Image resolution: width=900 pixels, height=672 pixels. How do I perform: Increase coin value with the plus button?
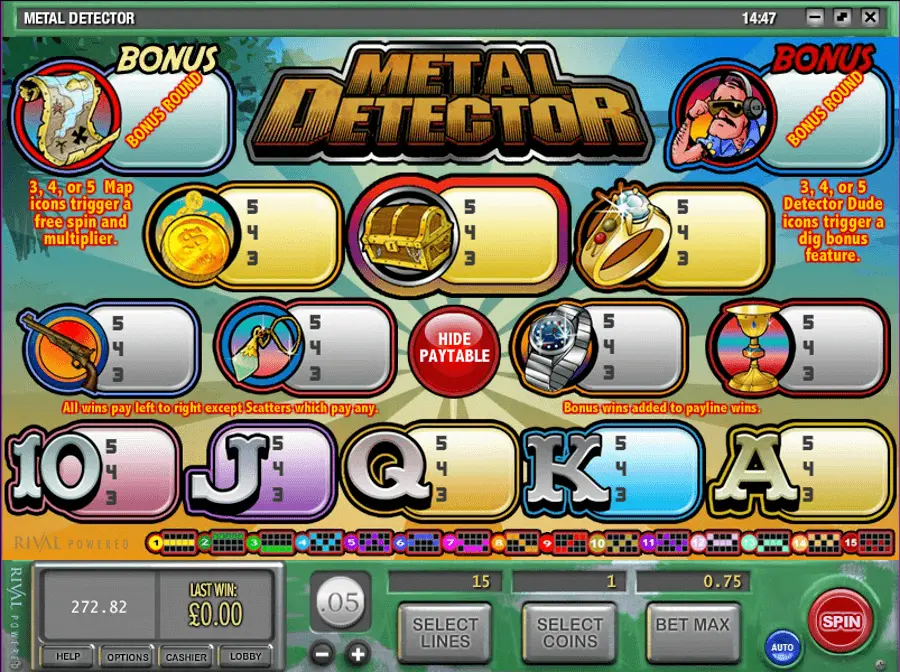pos(358,655)
